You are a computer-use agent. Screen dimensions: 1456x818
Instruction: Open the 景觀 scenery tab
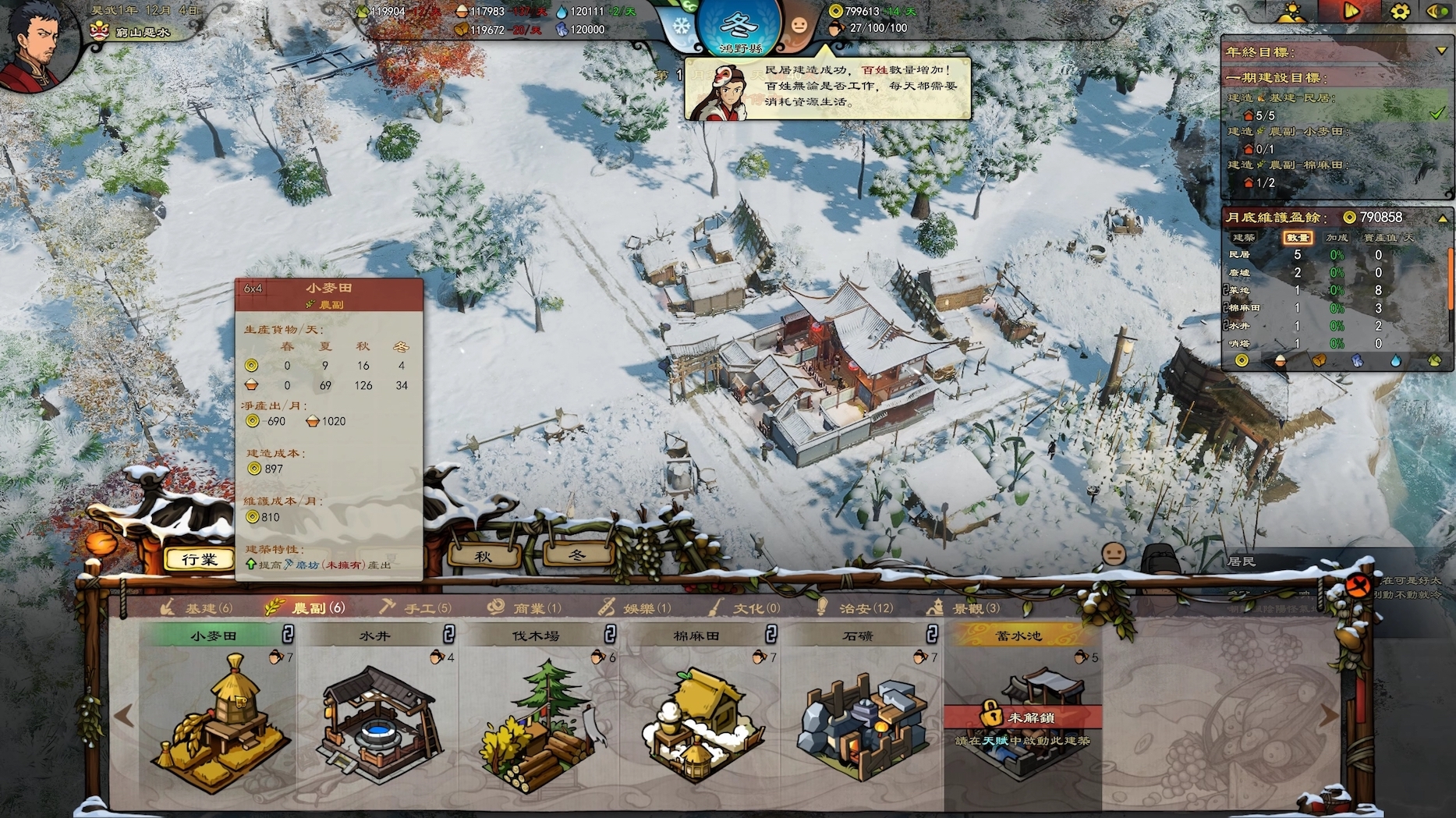click(x=963, y=608)
